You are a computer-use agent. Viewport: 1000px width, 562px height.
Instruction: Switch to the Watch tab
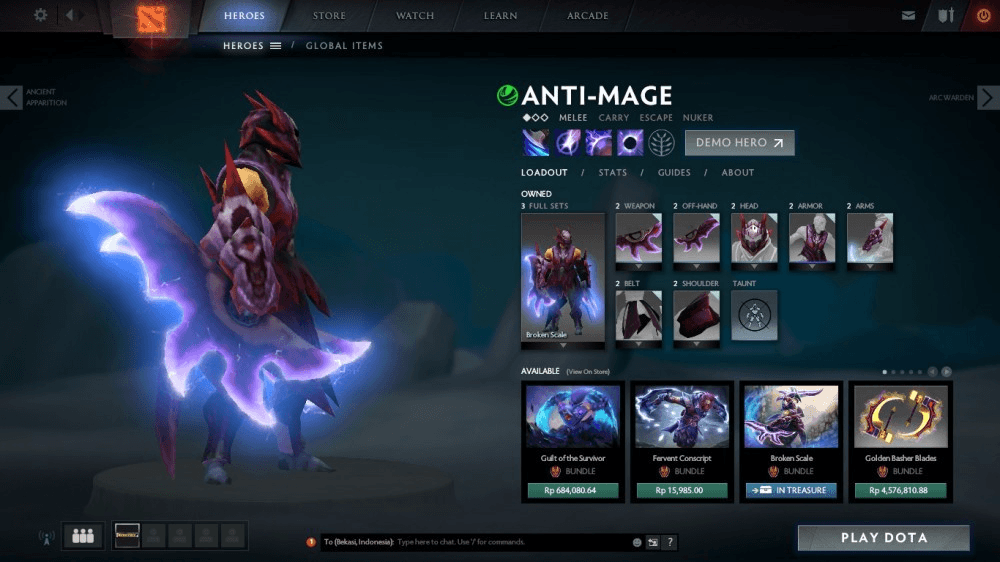(x=415, y=16)
